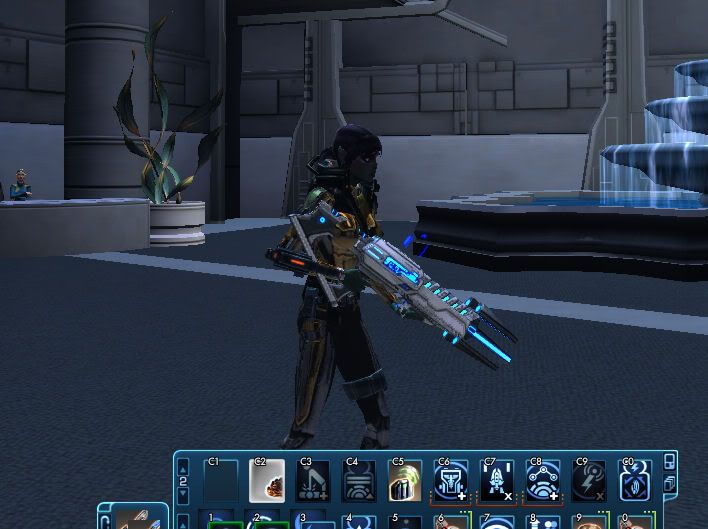Click the hotbar tray up arrow
This screenshot has width=708, height=529.
(x=183, y=465)
